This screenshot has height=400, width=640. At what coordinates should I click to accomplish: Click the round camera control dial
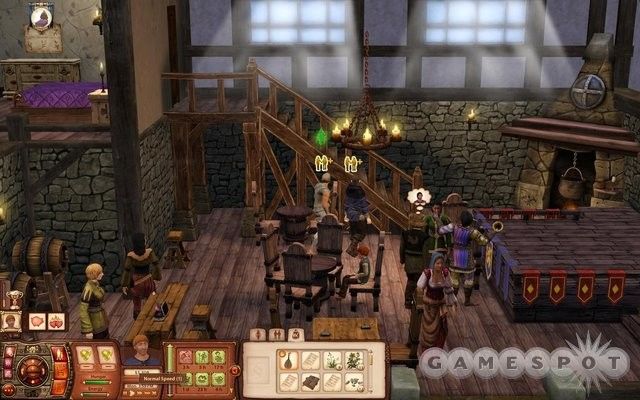pos(31,370)
